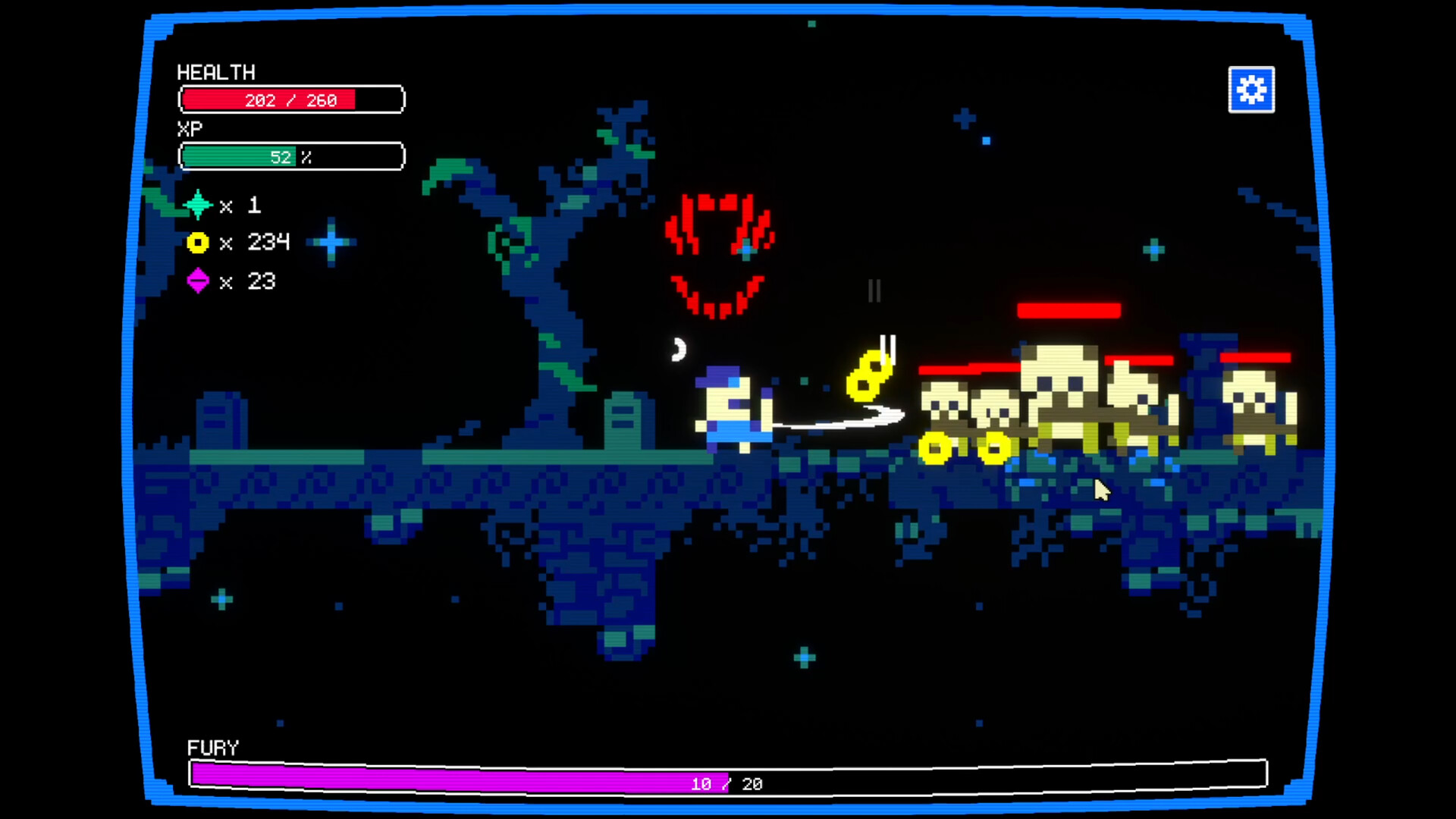Click the HEALTH label text
This screenshot has height=819, width=1456.
pyautogui.click(x=215, y=73)
